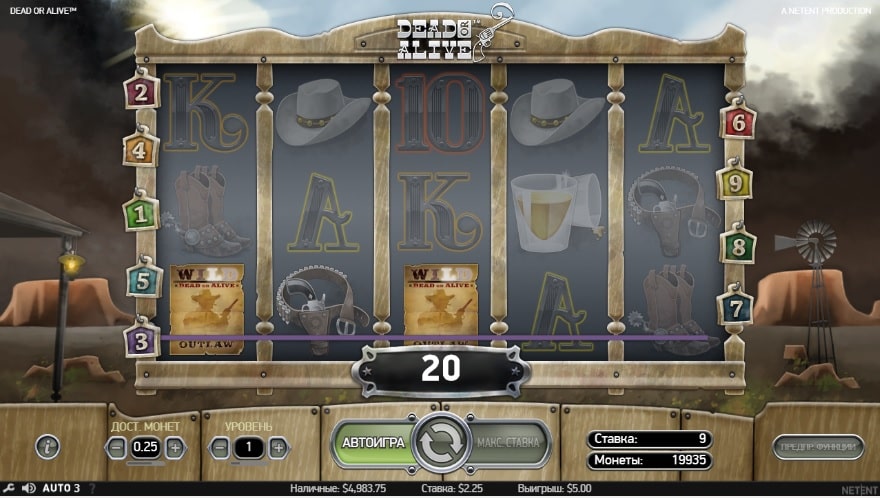Screen dimensions: 880x498
Task: Open the wrench settings icon
Action: 9,488
